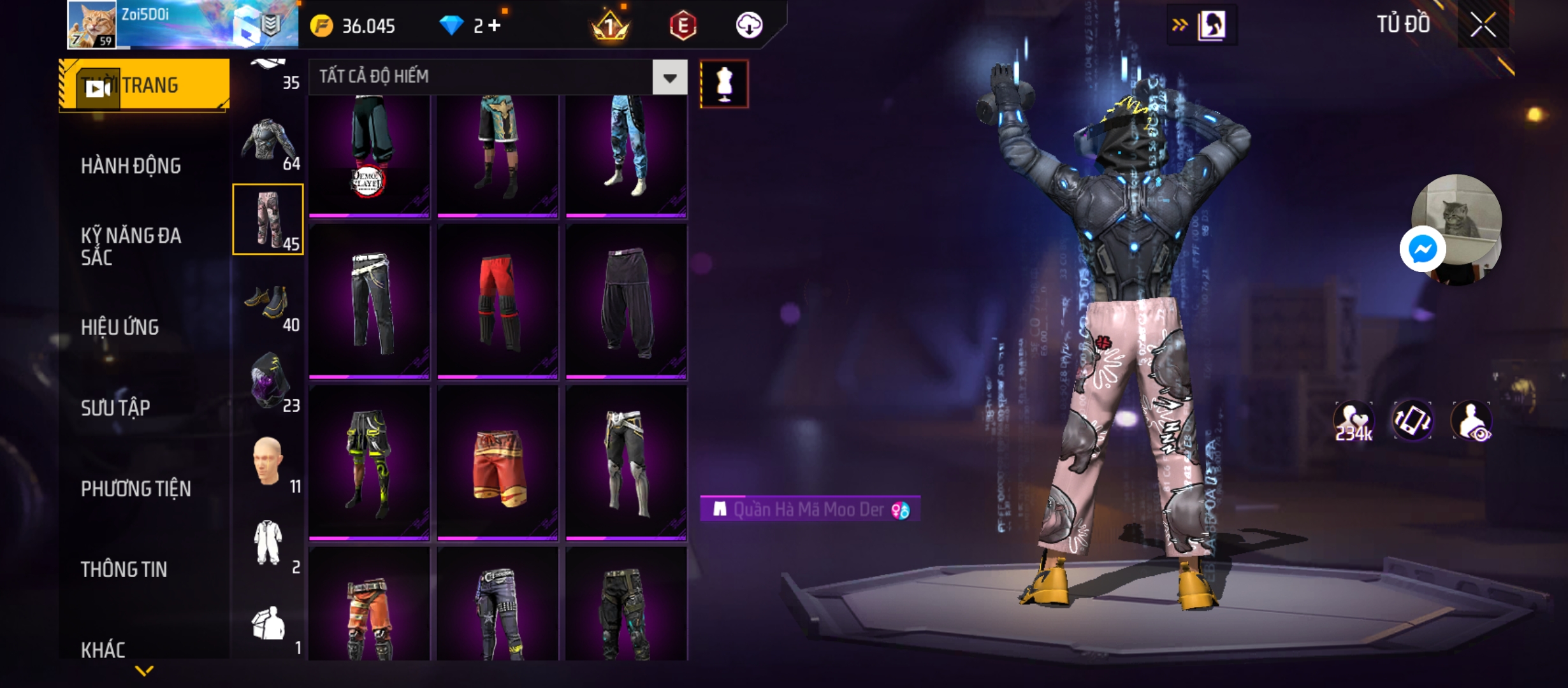This screenshot has width=1568, height=688.
Task: Pick the Demon Slayer pants item
Action: click(369, 156)
